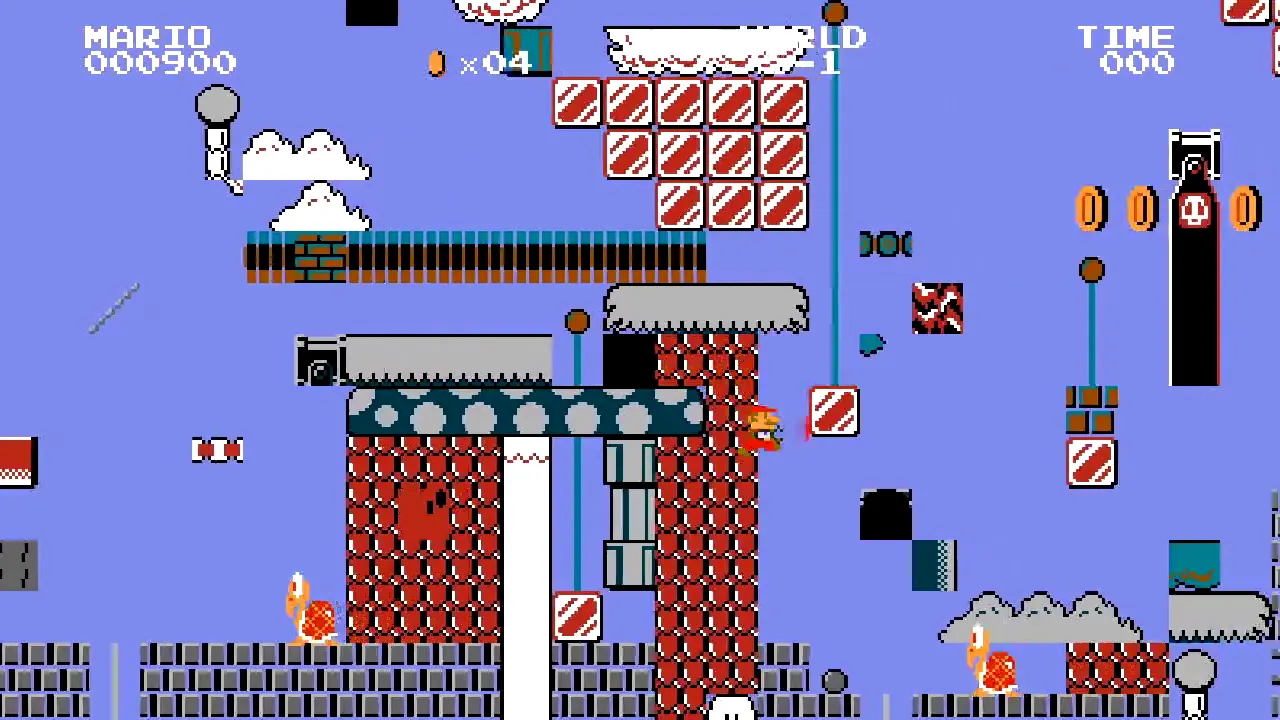1280x720 pixels.
Task: Click the MARIO 000900 score text
Action: coord(155,50)
